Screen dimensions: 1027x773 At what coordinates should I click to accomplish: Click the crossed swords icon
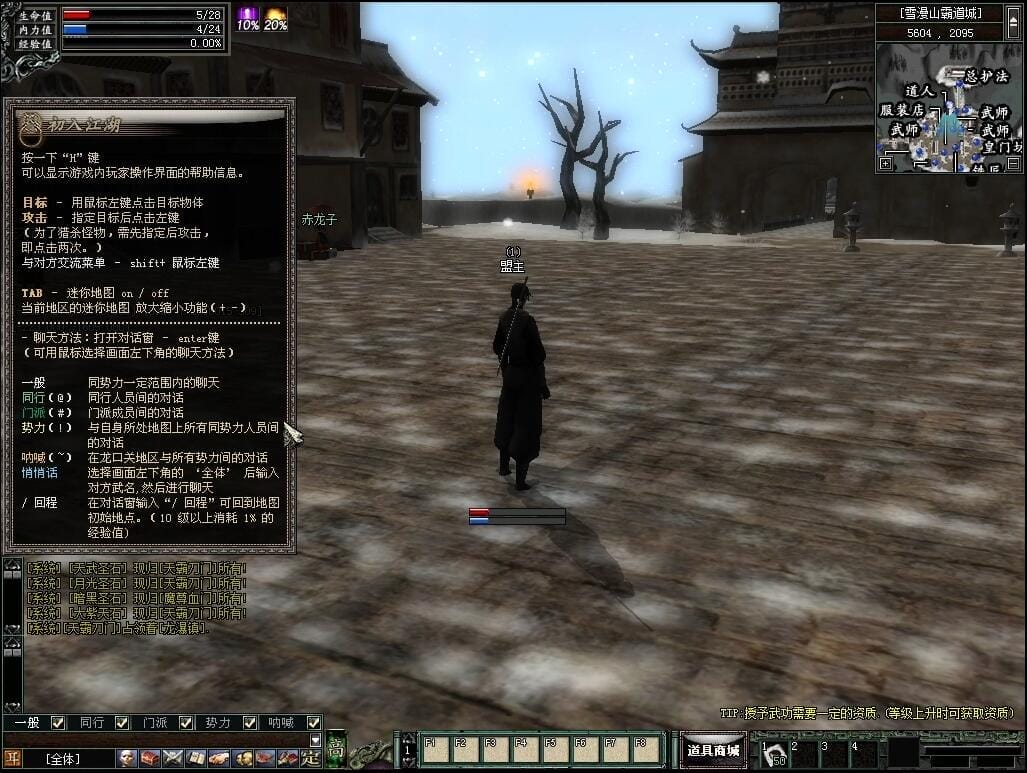pos(173,758)
